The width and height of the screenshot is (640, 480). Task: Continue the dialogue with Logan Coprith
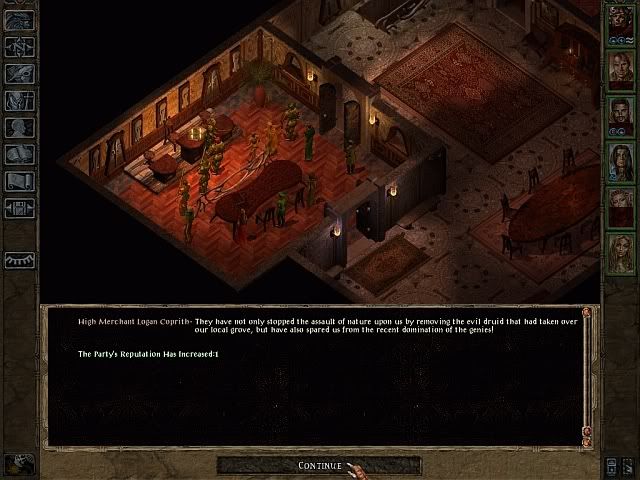pyautogui.click(x=319, y=466)
